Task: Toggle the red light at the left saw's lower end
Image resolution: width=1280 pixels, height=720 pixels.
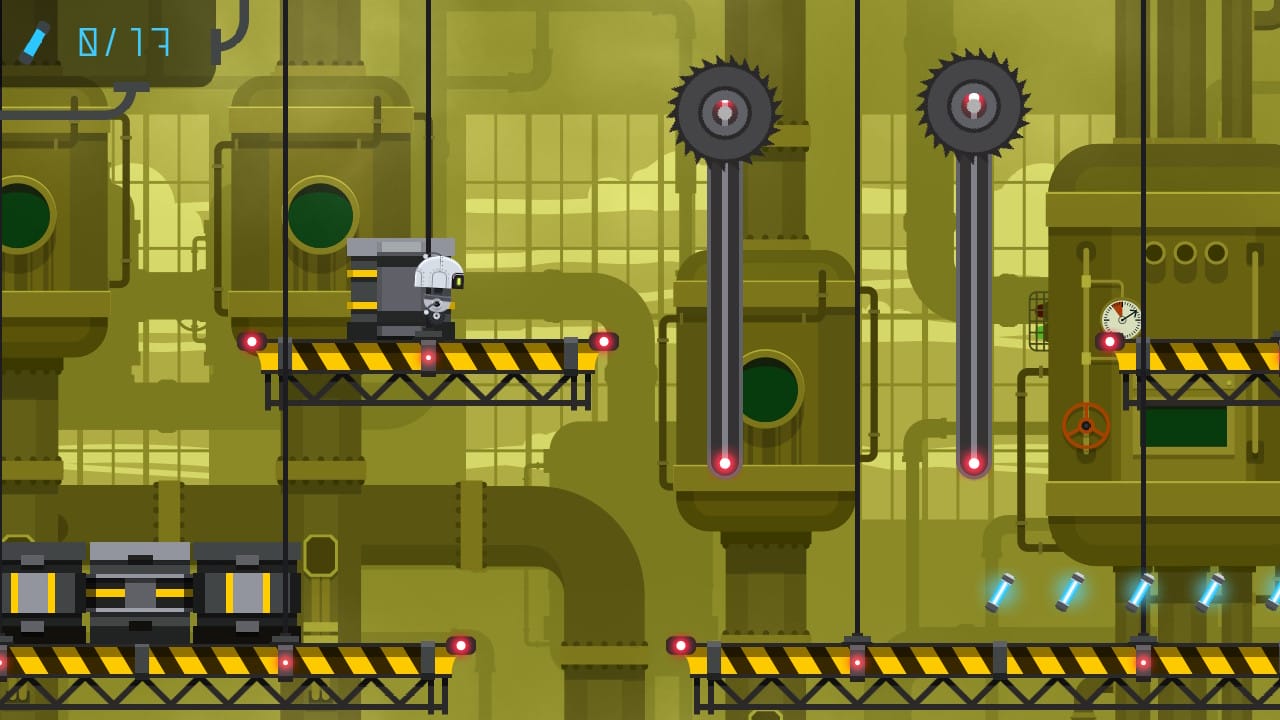Action: 724,463
